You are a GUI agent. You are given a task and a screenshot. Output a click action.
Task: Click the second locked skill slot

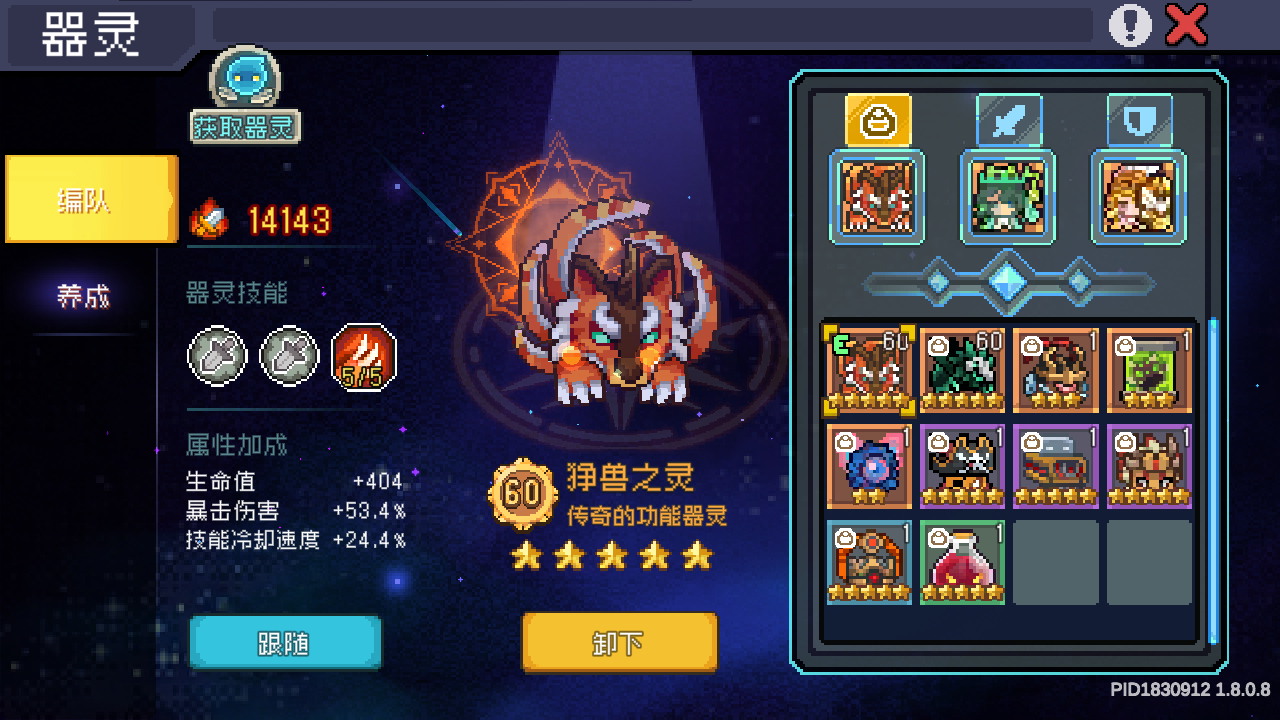(290, 356)
